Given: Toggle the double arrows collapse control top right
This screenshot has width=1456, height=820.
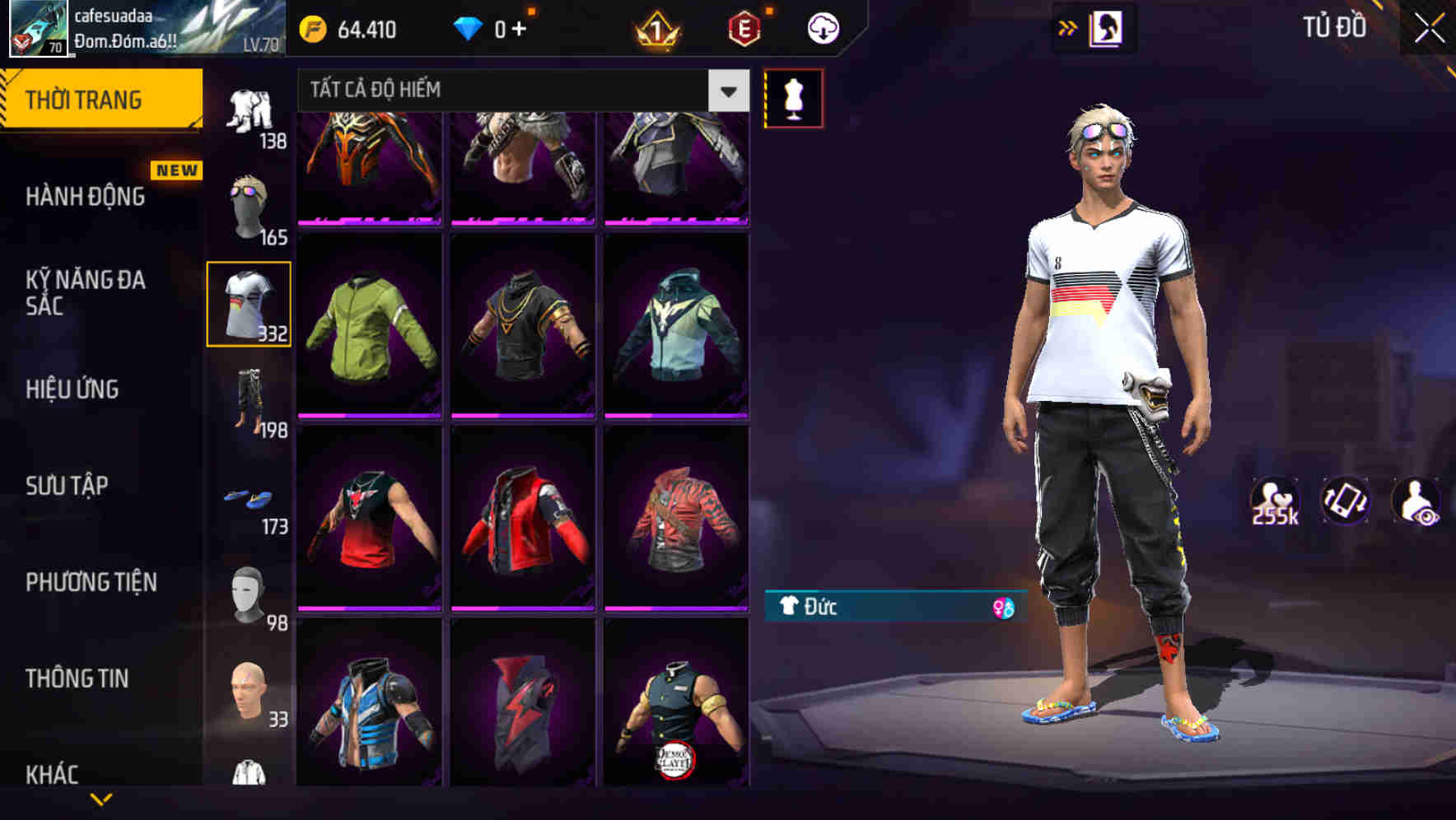Looking at the screenshot, I should click(x=1068, y=26).
